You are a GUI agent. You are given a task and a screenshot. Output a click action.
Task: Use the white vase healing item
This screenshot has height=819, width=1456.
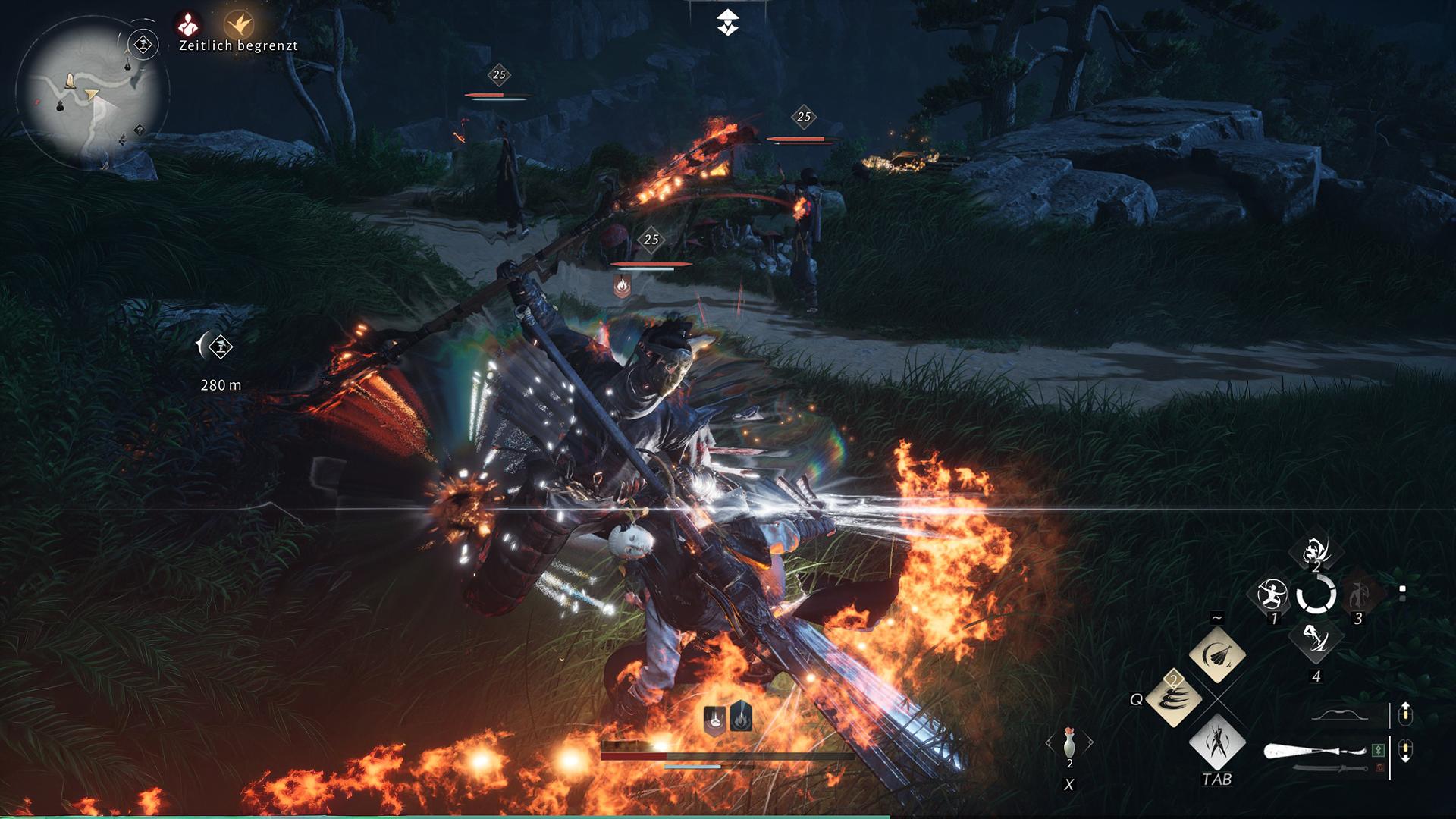click(x=1069, y=742)
